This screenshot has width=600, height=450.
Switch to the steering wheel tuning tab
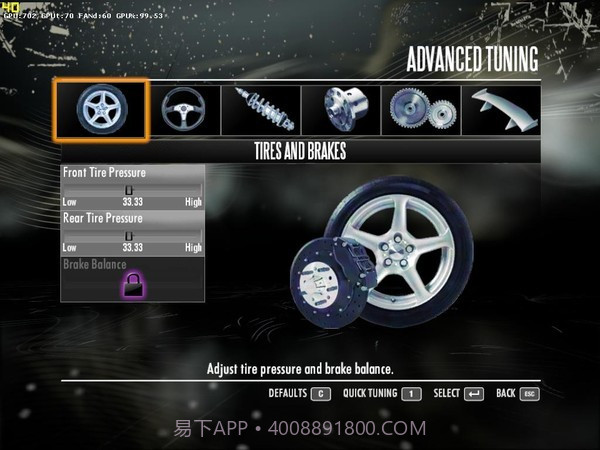click(x=183, y=109)
